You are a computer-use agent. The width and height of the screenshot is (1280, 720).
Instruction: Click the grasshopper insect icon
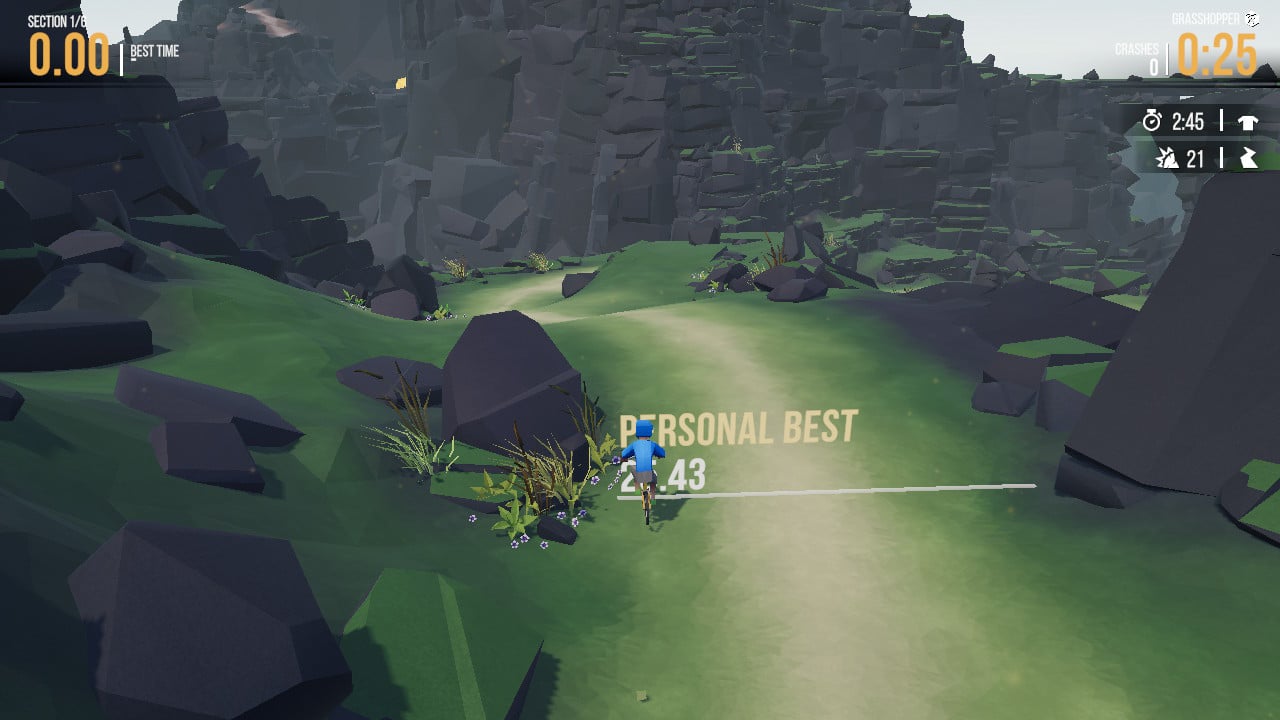[1252, 17]
